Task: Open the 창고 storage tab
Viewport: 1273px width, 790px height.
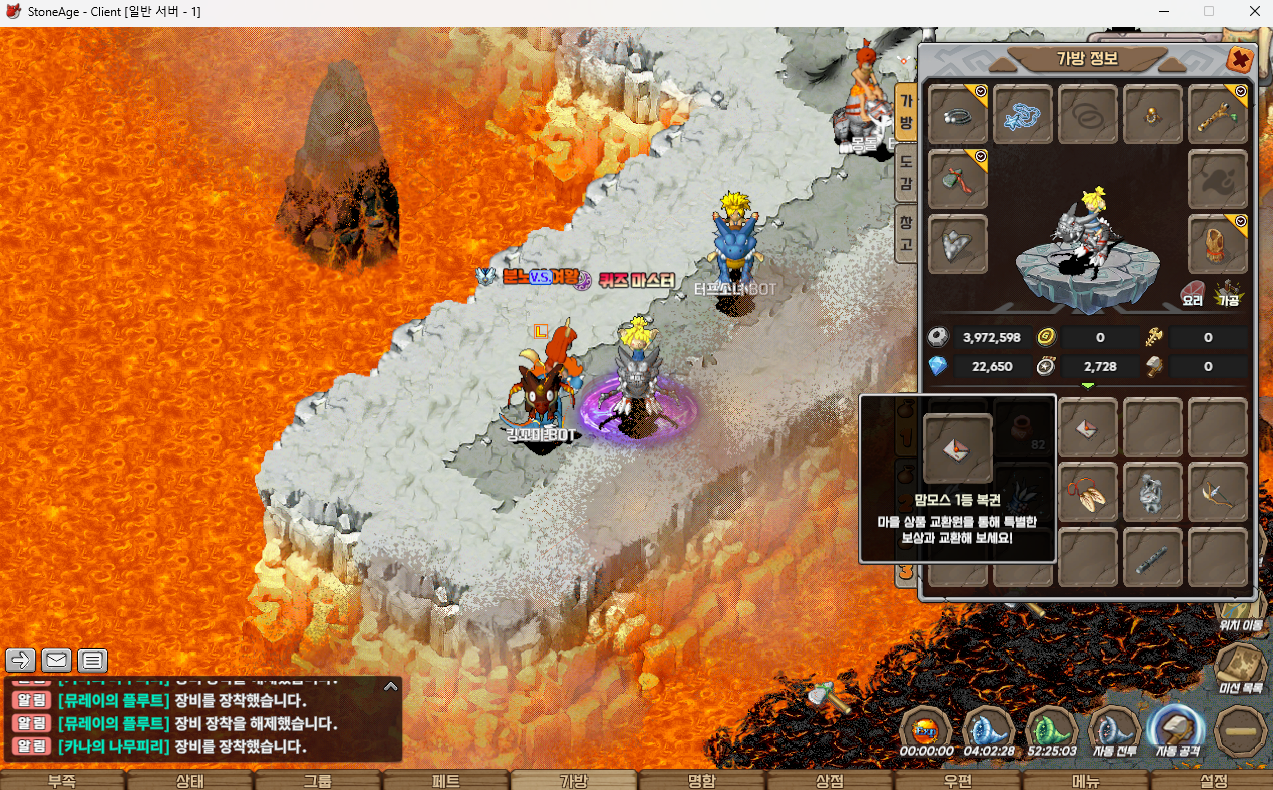Action: click(x=905, y=232)
